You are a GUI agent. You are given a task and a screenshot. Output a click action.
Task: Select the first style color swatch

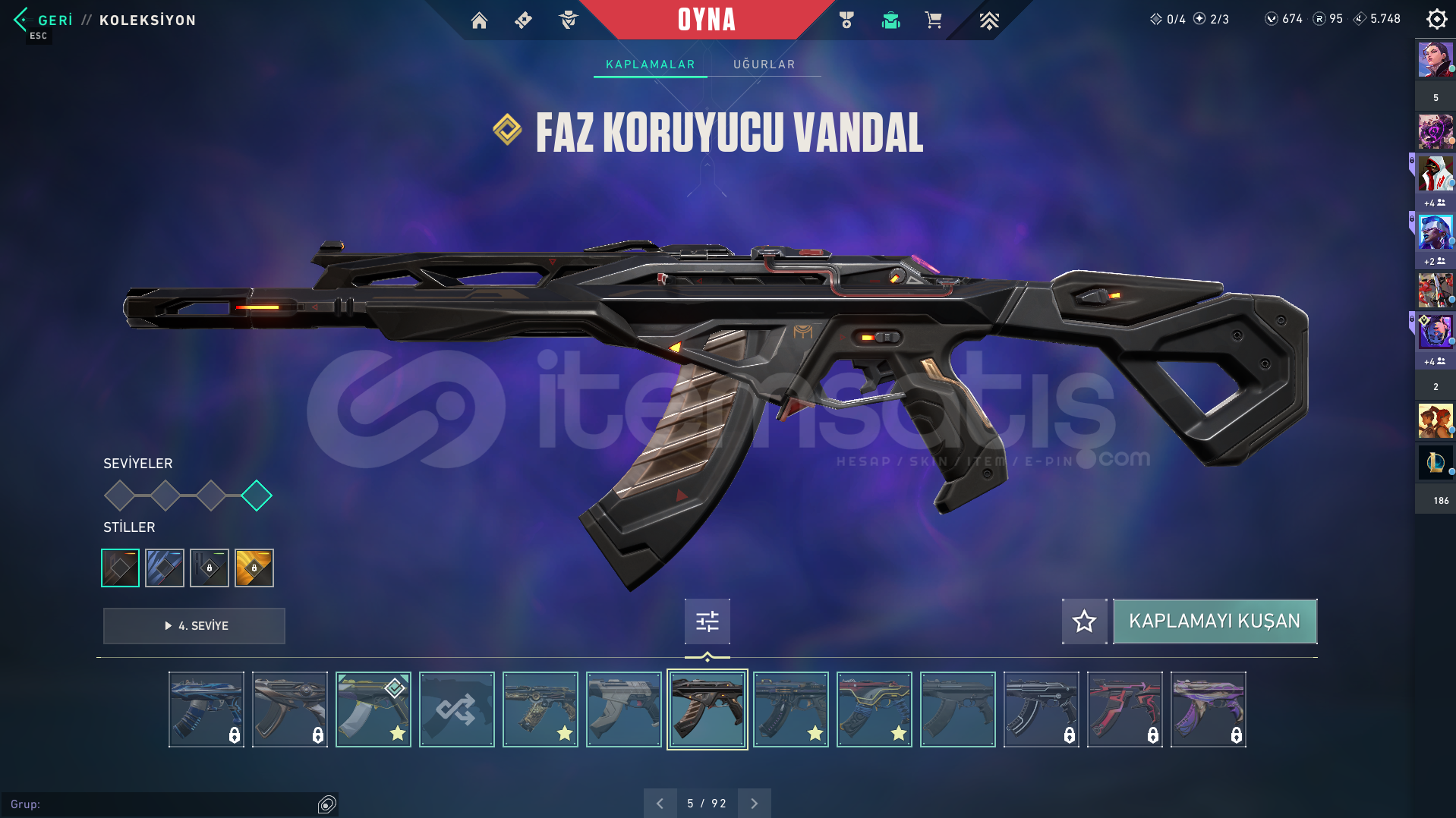119,568
